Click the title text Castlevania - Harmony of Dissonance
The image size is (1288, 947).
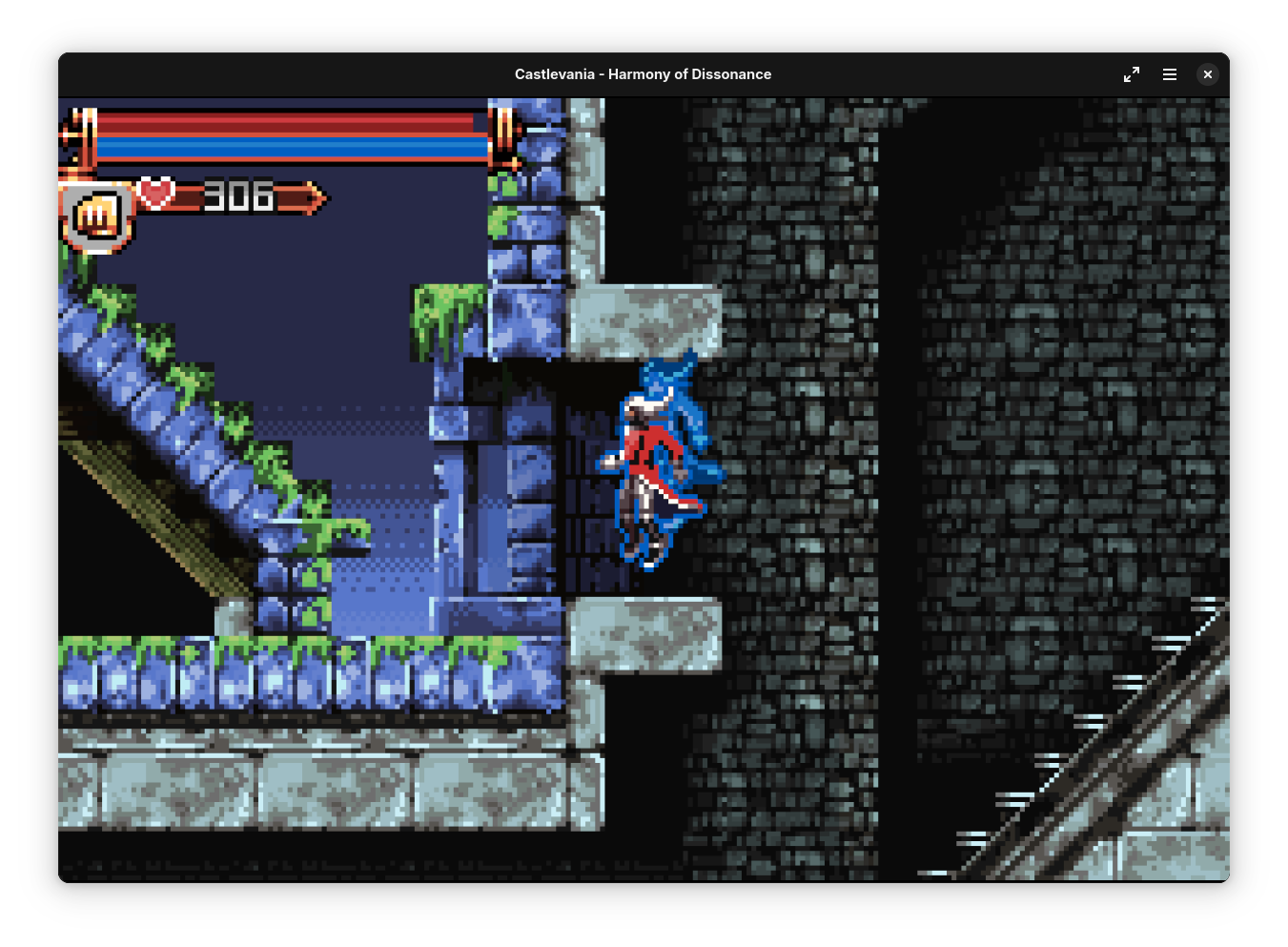644,73
